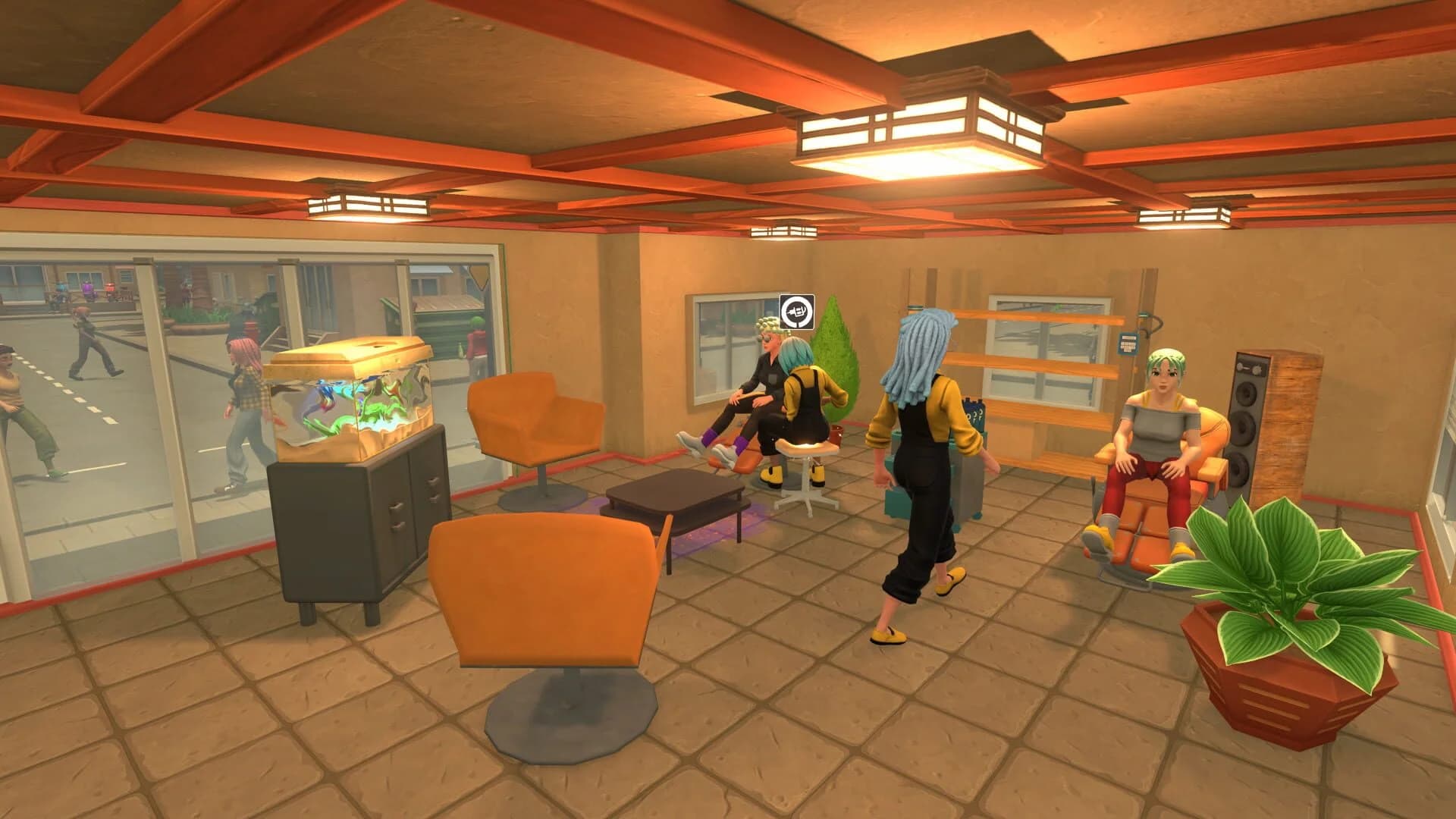Click the aquarium on the dresser
This screenshot has height=819, width=1456.
point(349,402)
